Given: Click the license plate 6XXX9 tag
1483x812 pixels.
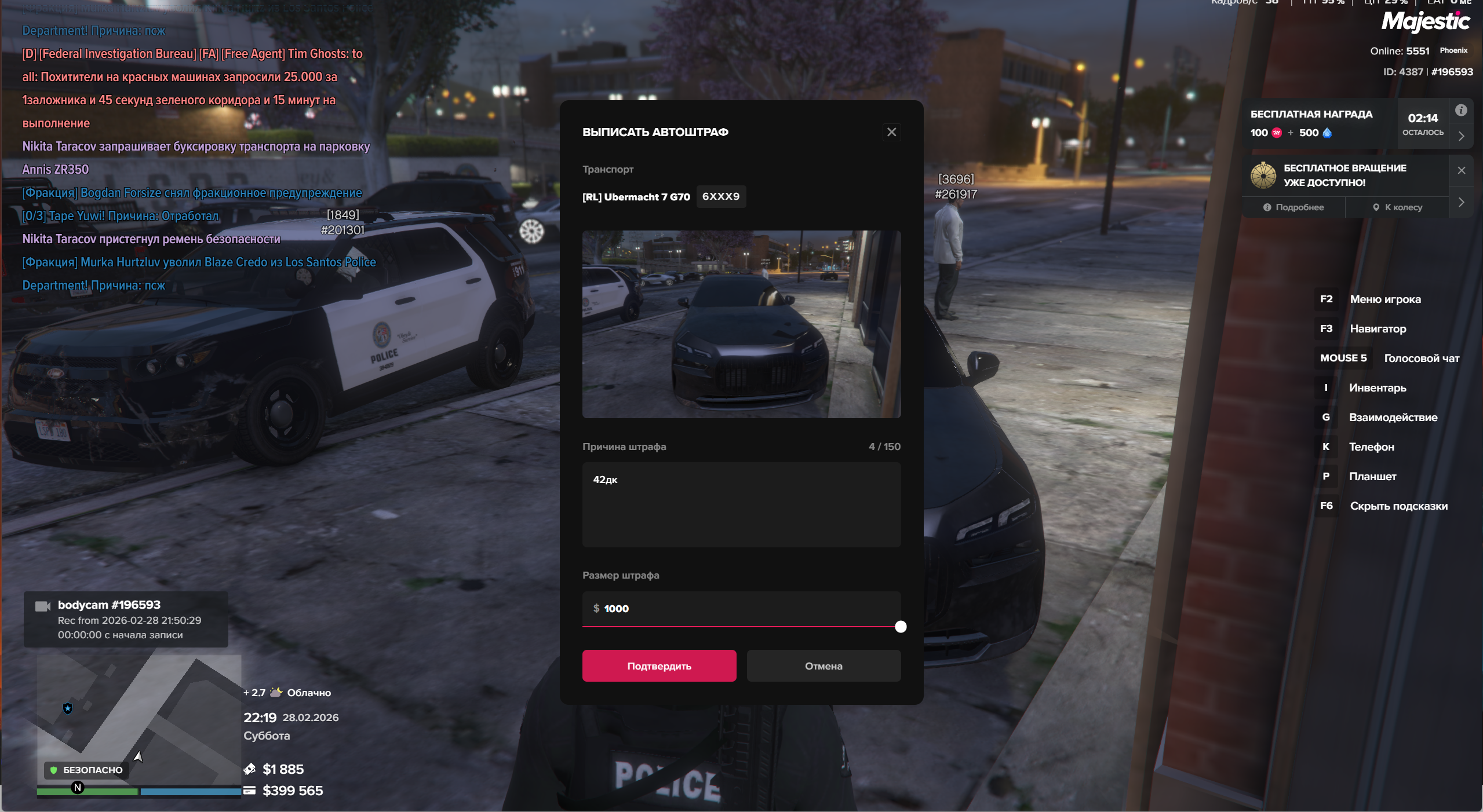Looking at the screenshot, I should 720,196.
